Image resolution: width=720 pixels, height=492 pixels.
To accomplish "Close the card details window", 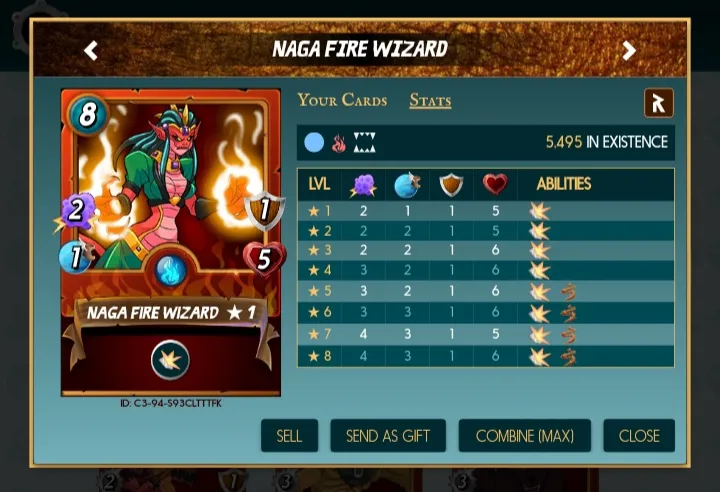I will [638, 436].
